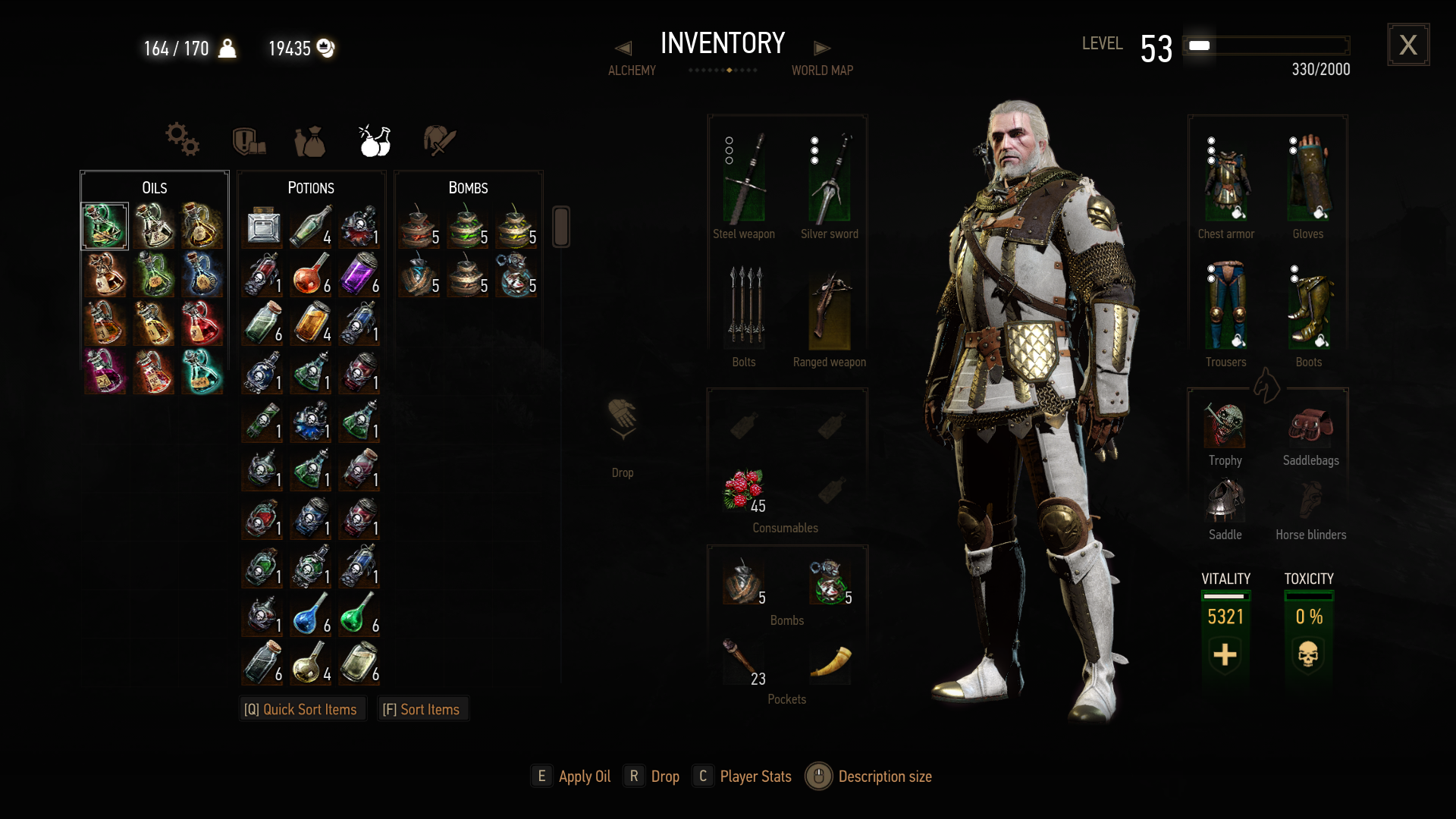Select the horn item in pockets
Viewport: 1456px width, 819px height.
[x=830, y=661]
